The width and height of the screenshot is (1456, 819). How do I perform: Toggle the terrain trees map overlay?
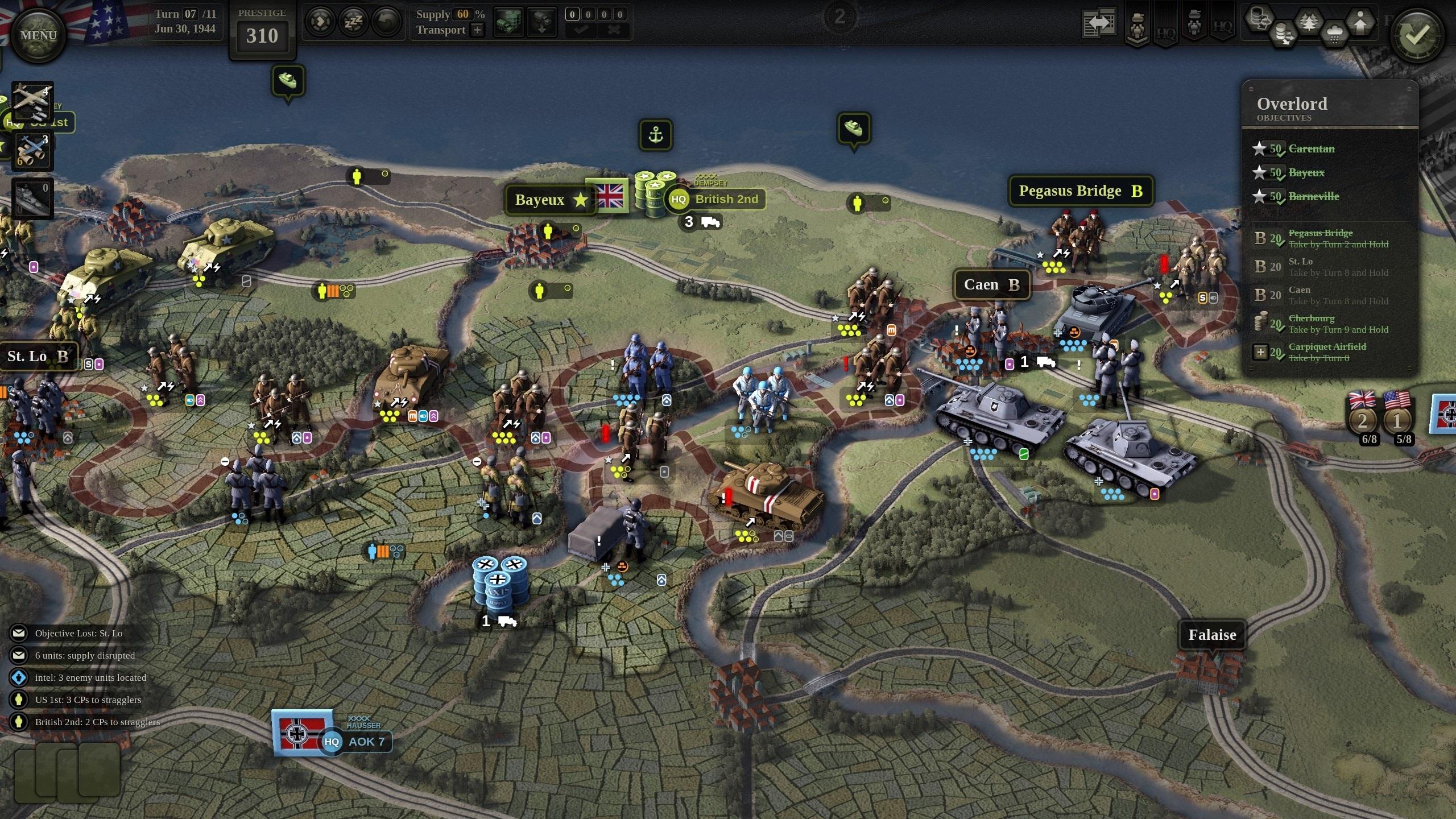[1308, 23]
